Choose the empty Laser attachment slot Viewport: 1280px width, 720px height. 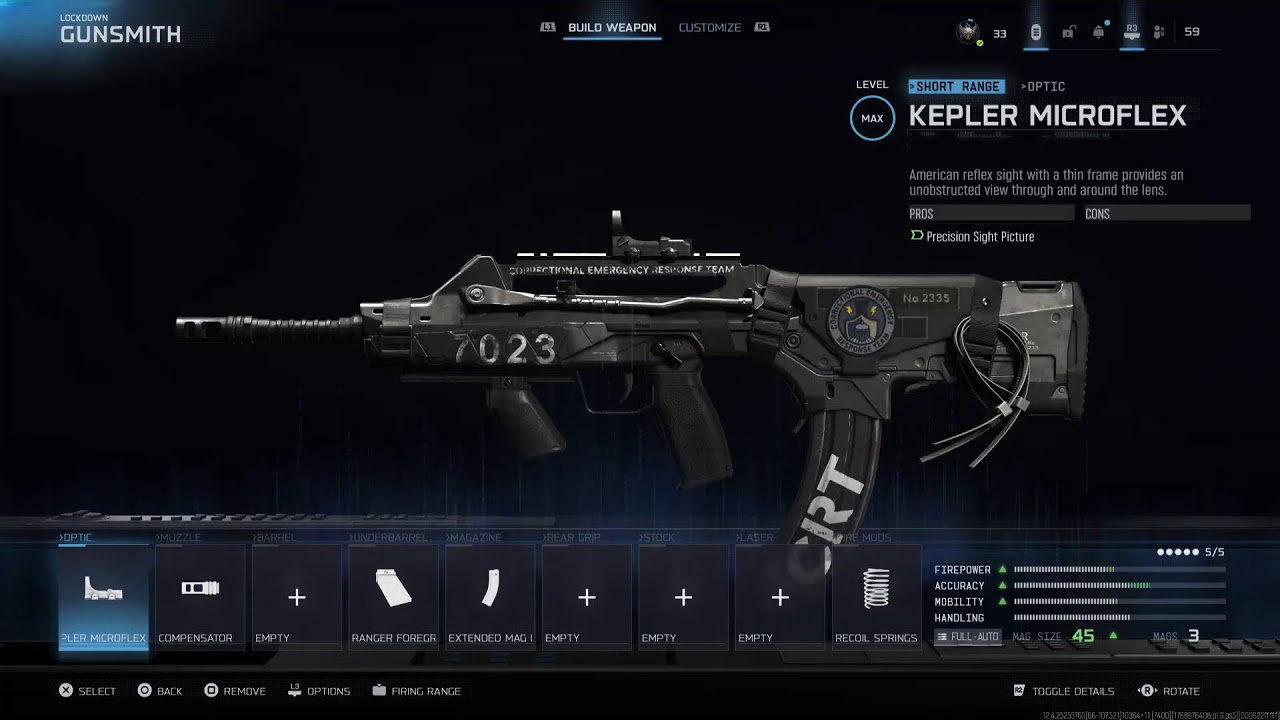coord(780,597)
